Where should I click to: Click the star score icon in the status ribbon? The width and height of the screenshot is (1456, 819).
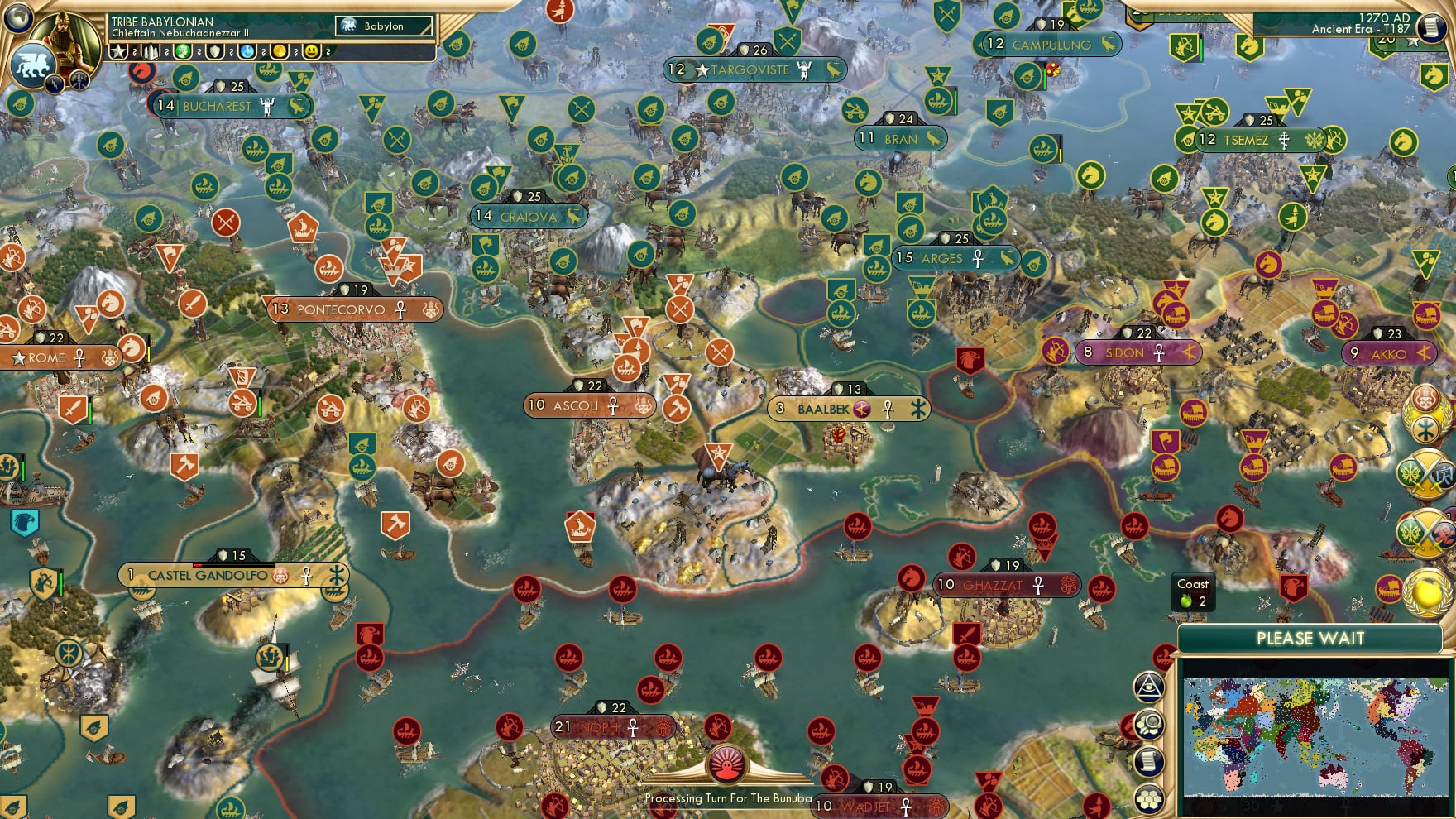119,51
